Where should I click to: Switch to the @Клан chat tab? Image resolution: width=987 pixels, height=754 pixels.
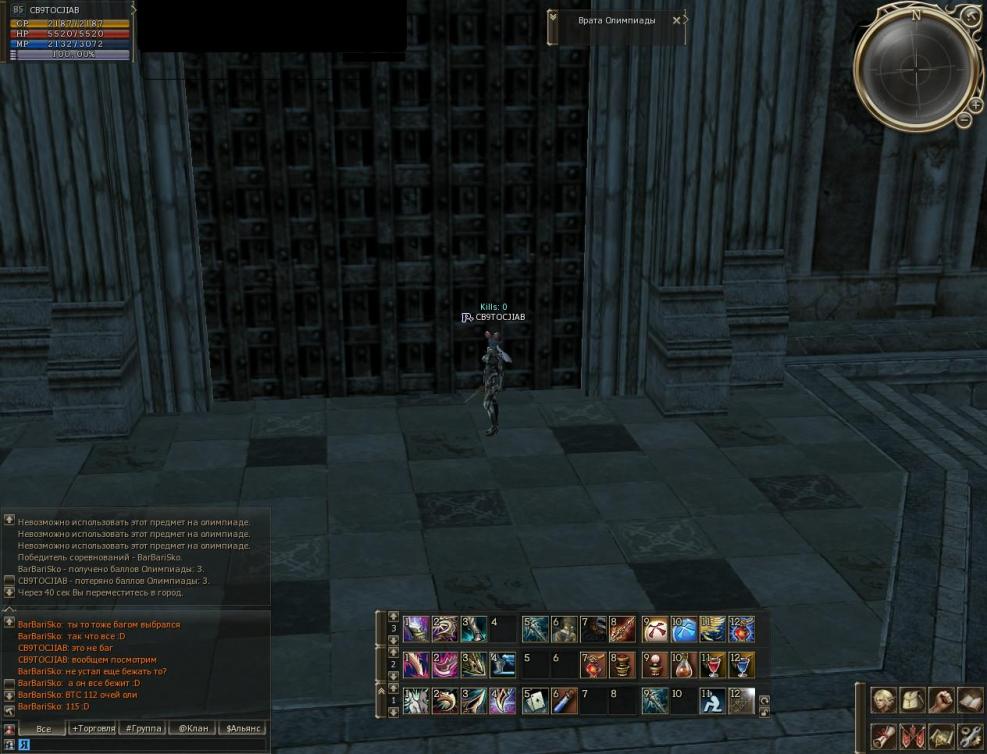(x=193, y=728)
